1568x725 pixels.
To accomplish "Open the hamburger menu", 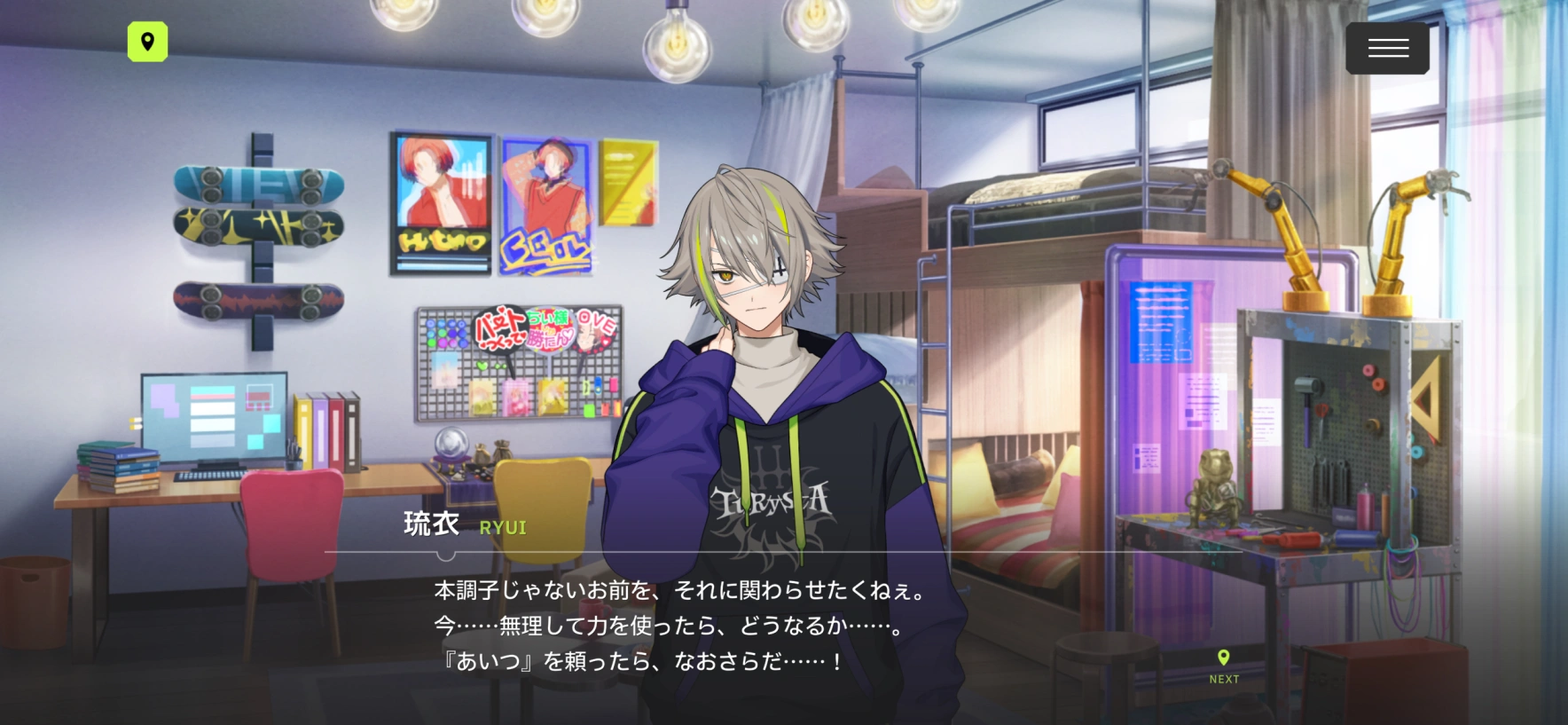I will pos(1387,48).
